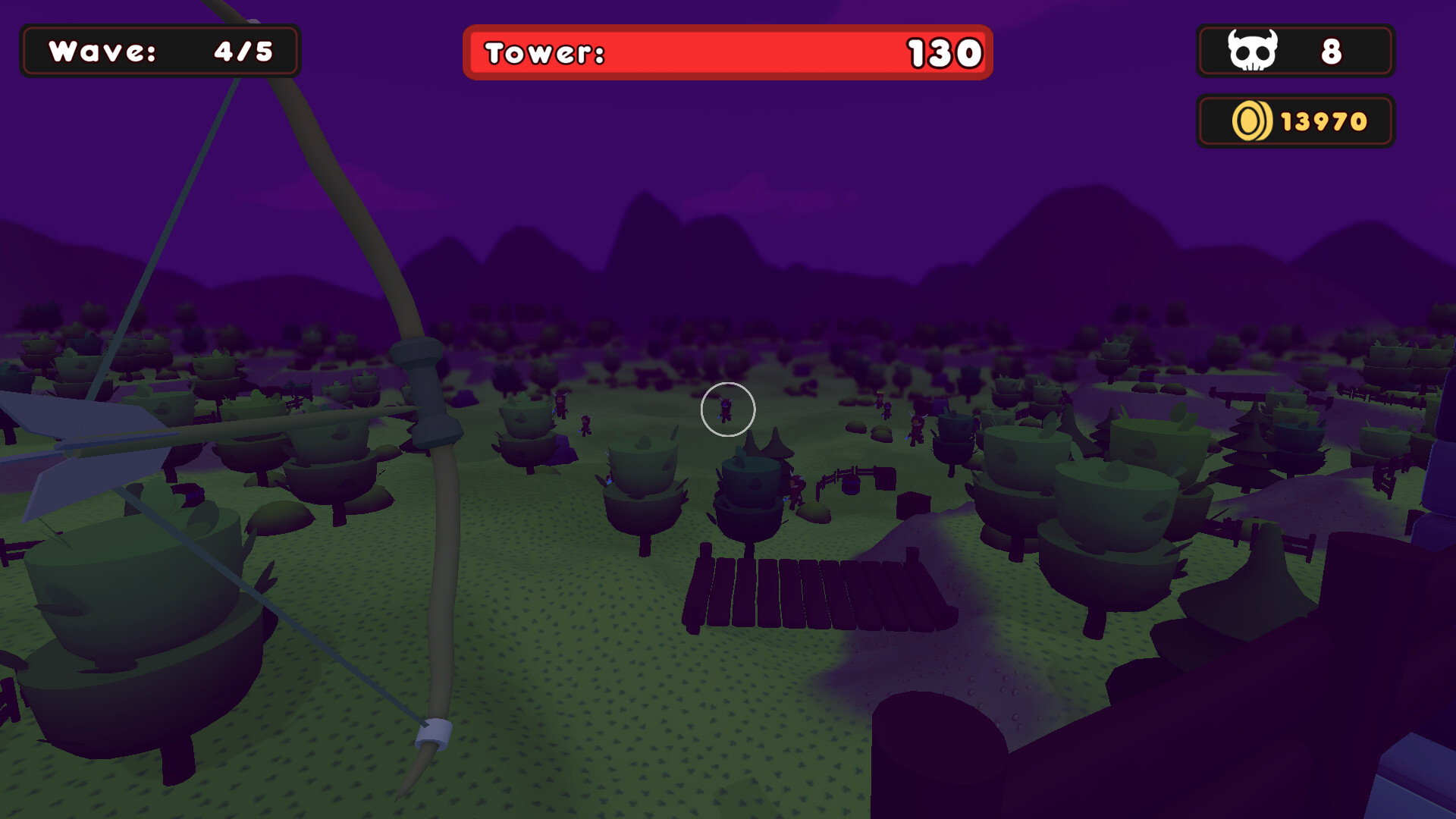Image resolution: width=1456 pixels, height=819 pixels.
Task: Click the crosshair targeting circle
Action: (x=728, y=409)
